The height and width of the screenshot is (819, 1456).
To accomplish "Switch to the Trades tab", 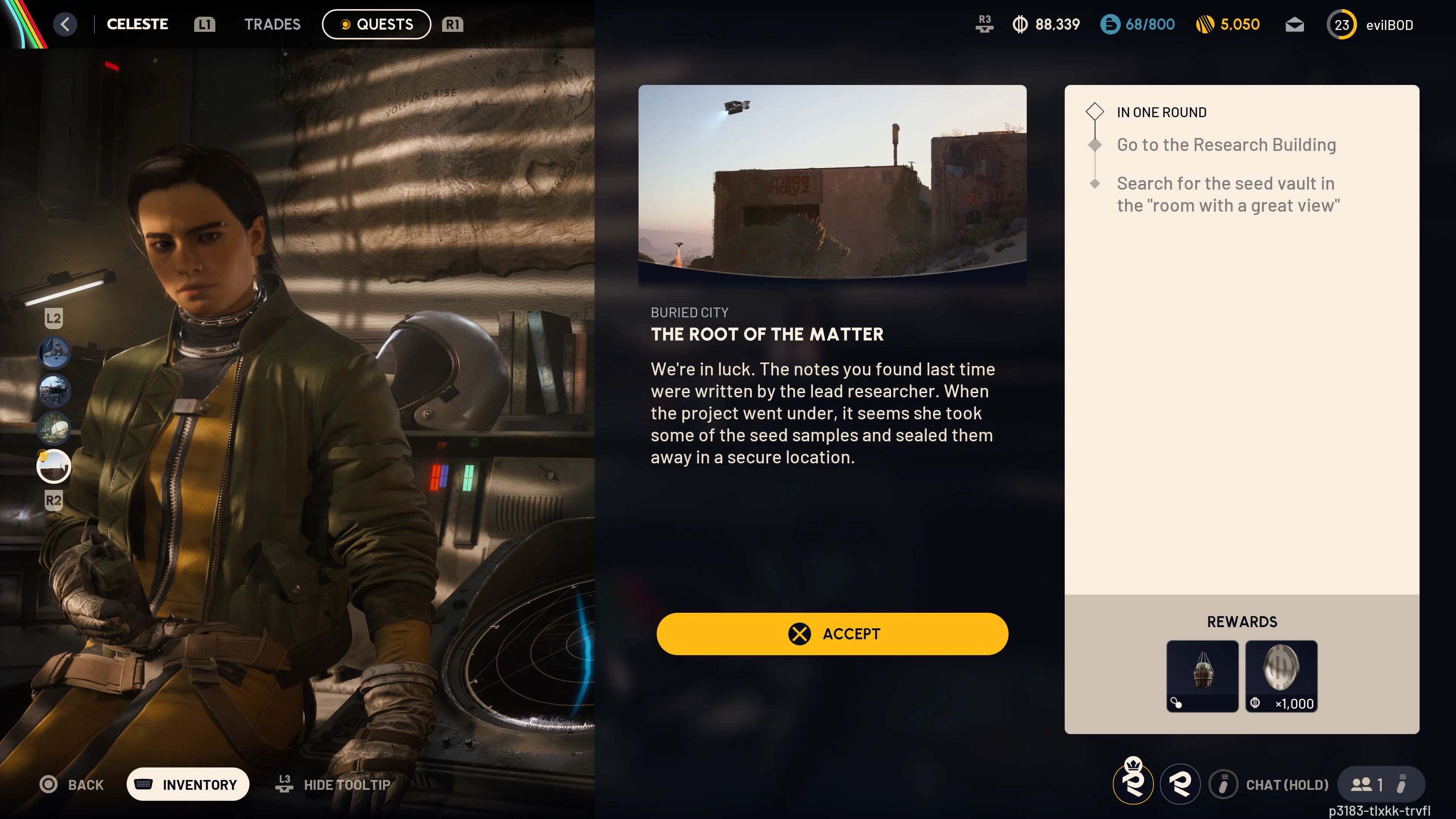I will (272, 24).
